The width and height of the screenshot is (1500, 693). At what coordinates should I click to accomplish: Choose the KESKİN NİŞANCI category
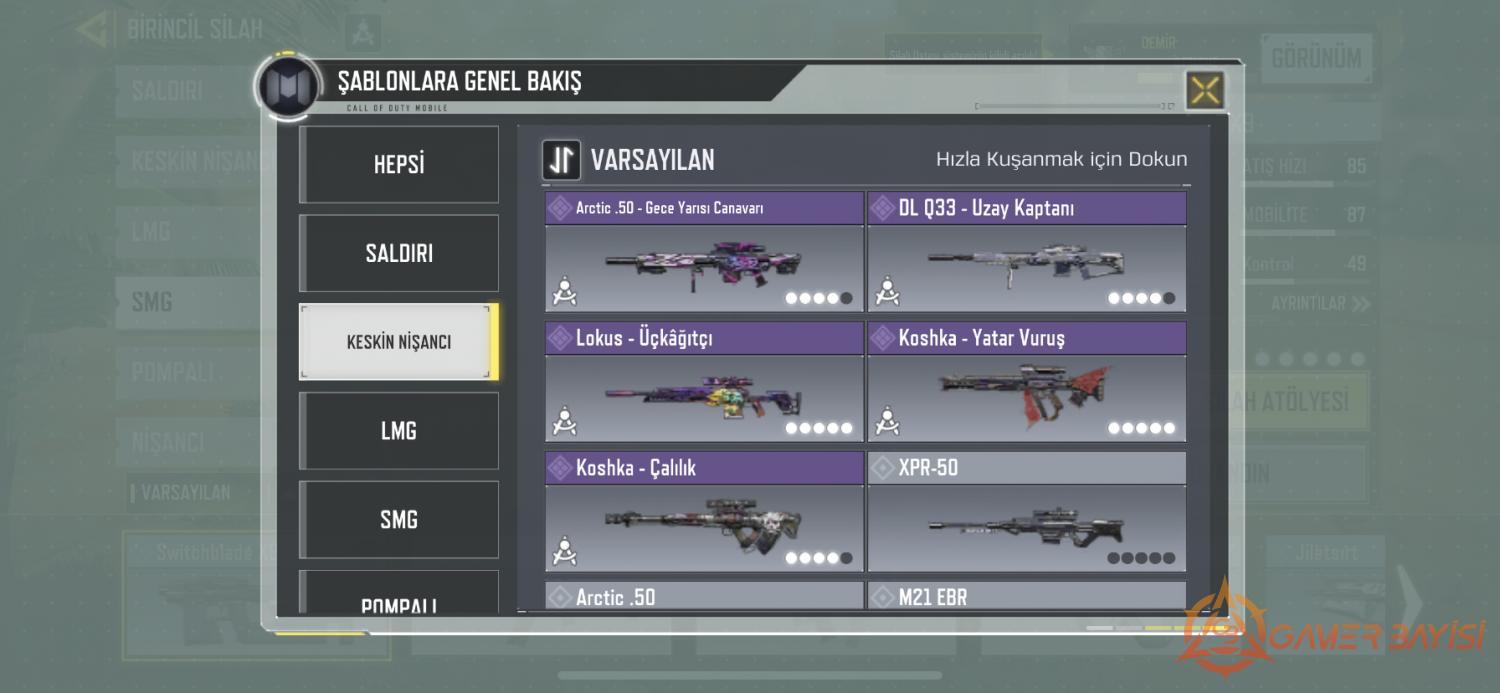(x=399, y=342)
